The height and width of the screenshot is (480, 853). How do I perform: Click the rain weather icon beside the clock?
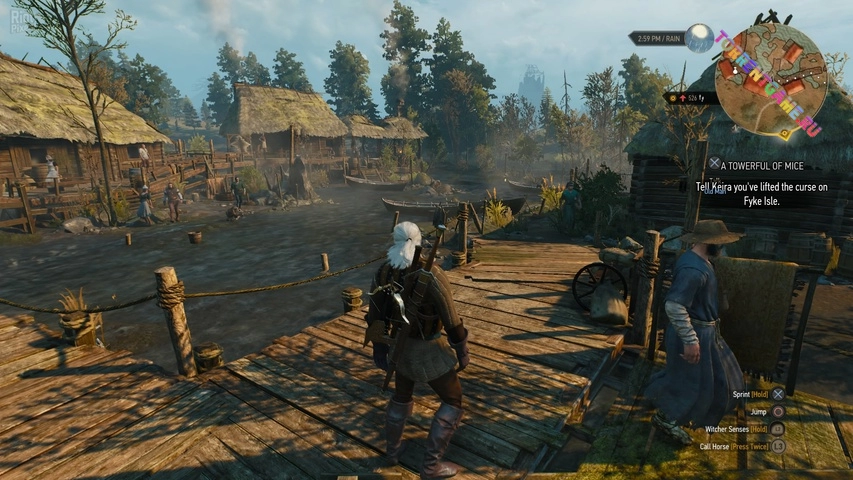[700, 38]
